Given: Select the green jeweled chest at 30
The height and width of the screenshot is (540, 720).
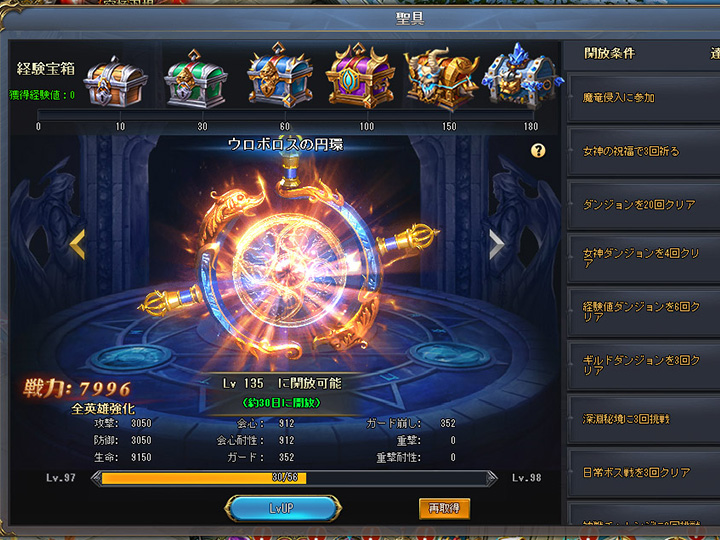Looking at the screenshot, I should 195,77.
